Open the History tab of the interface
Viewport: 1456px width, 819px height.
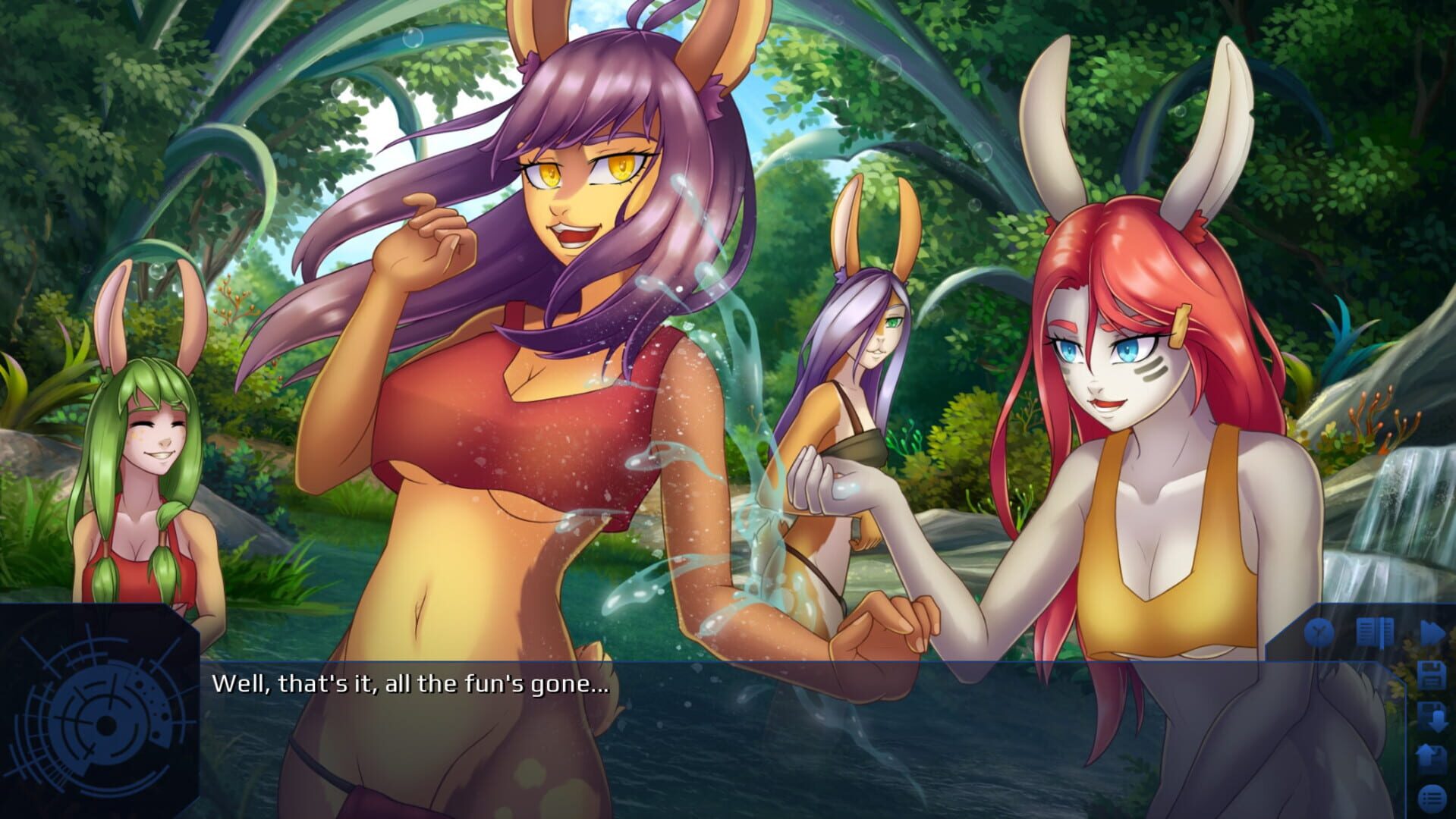[1373, 630]
